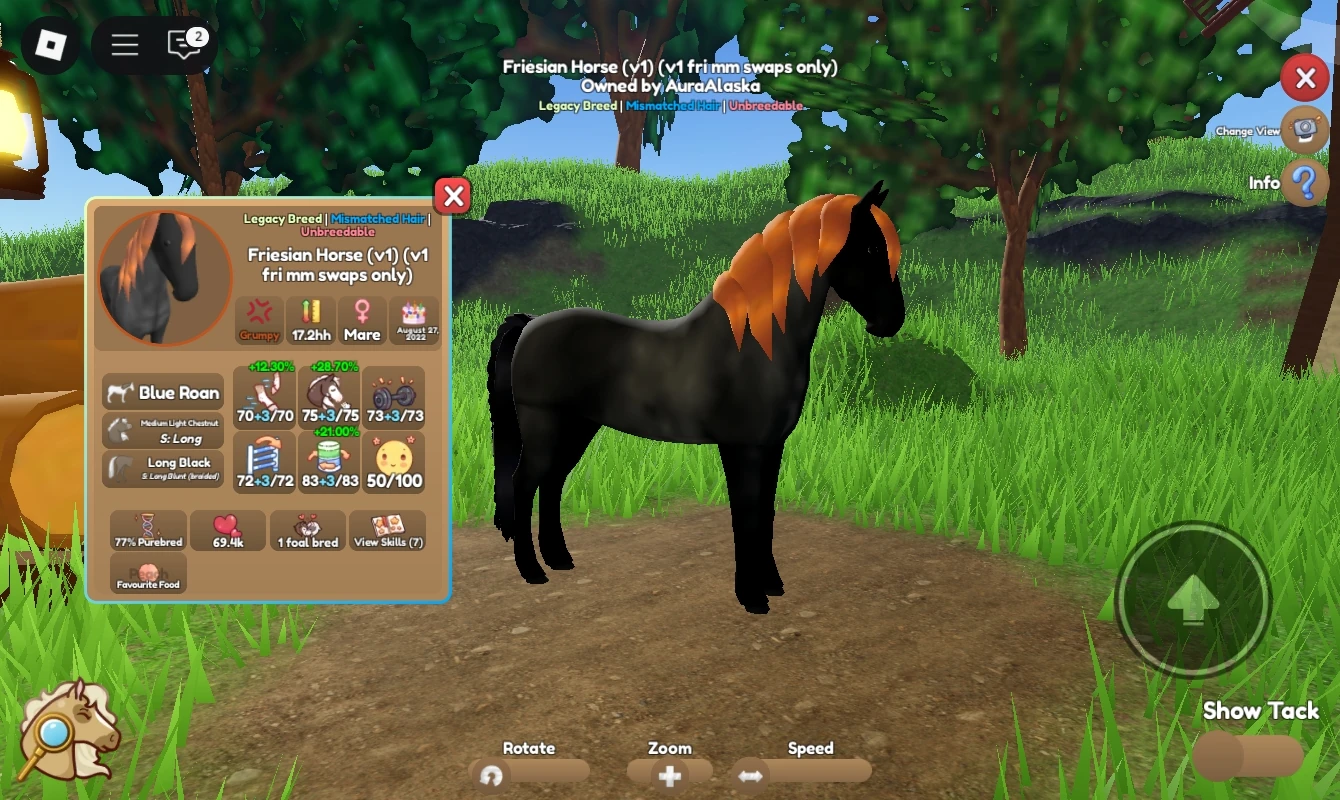
Task: Click the Info question mark button
Action: coord(1305,183)
